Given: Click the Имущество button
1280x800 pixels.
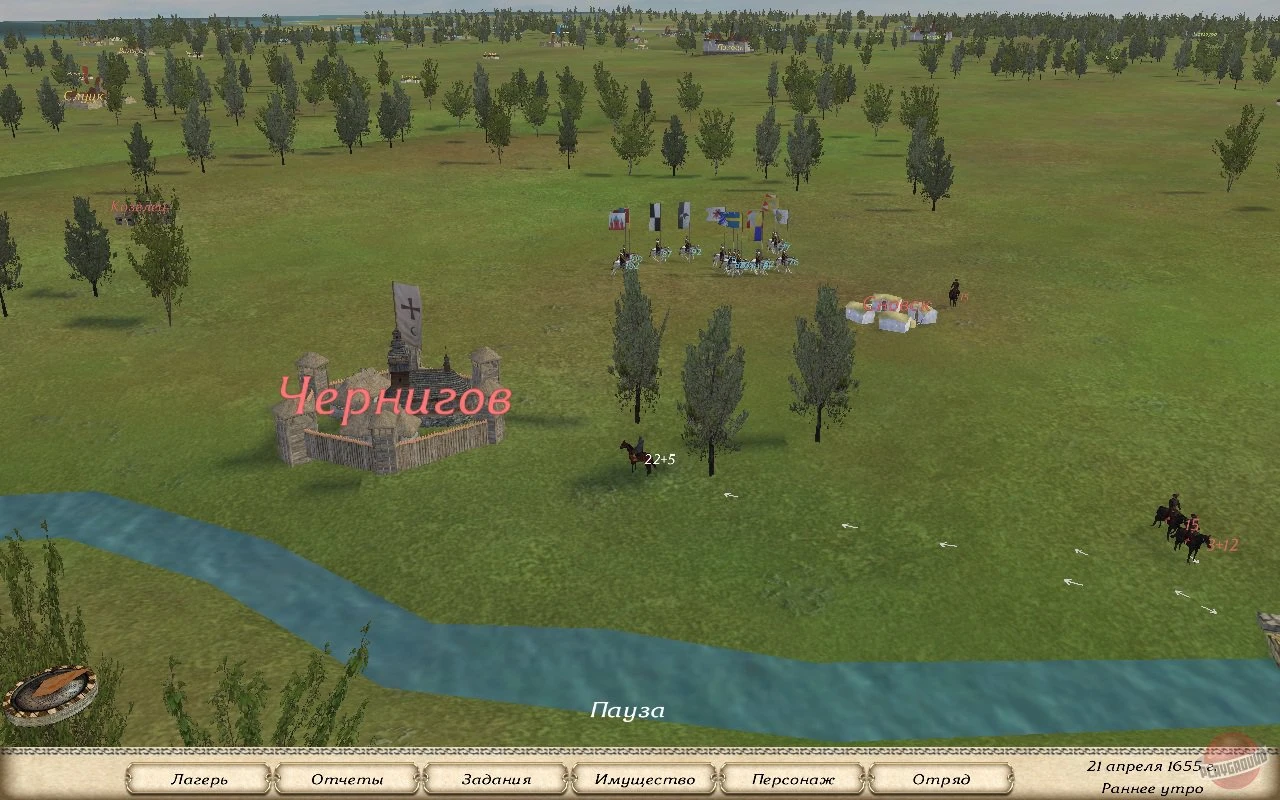Looking at the screenshot, I should [645, 779].
